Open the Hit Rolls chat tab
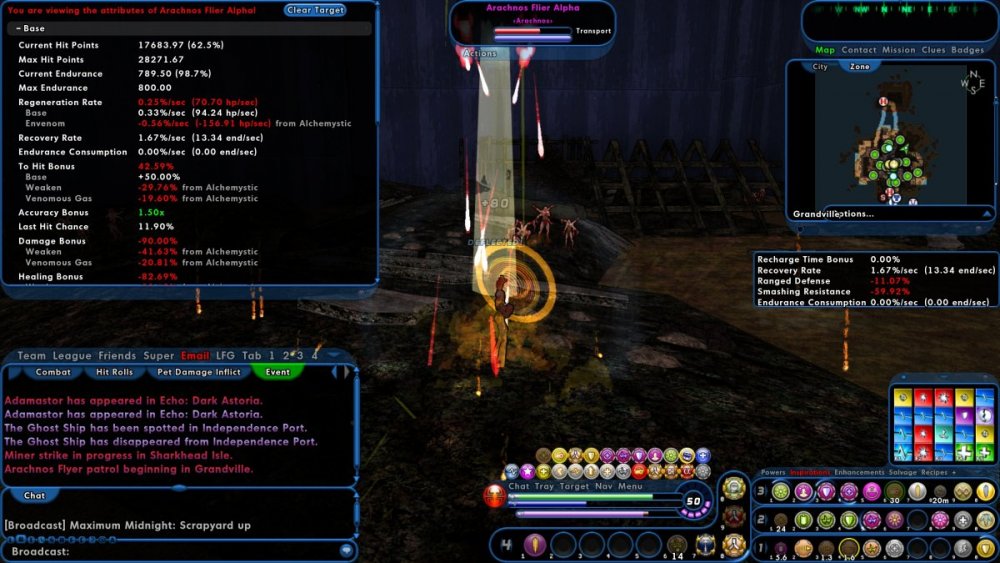1000x563 pixels. click(x=114, y=372)
